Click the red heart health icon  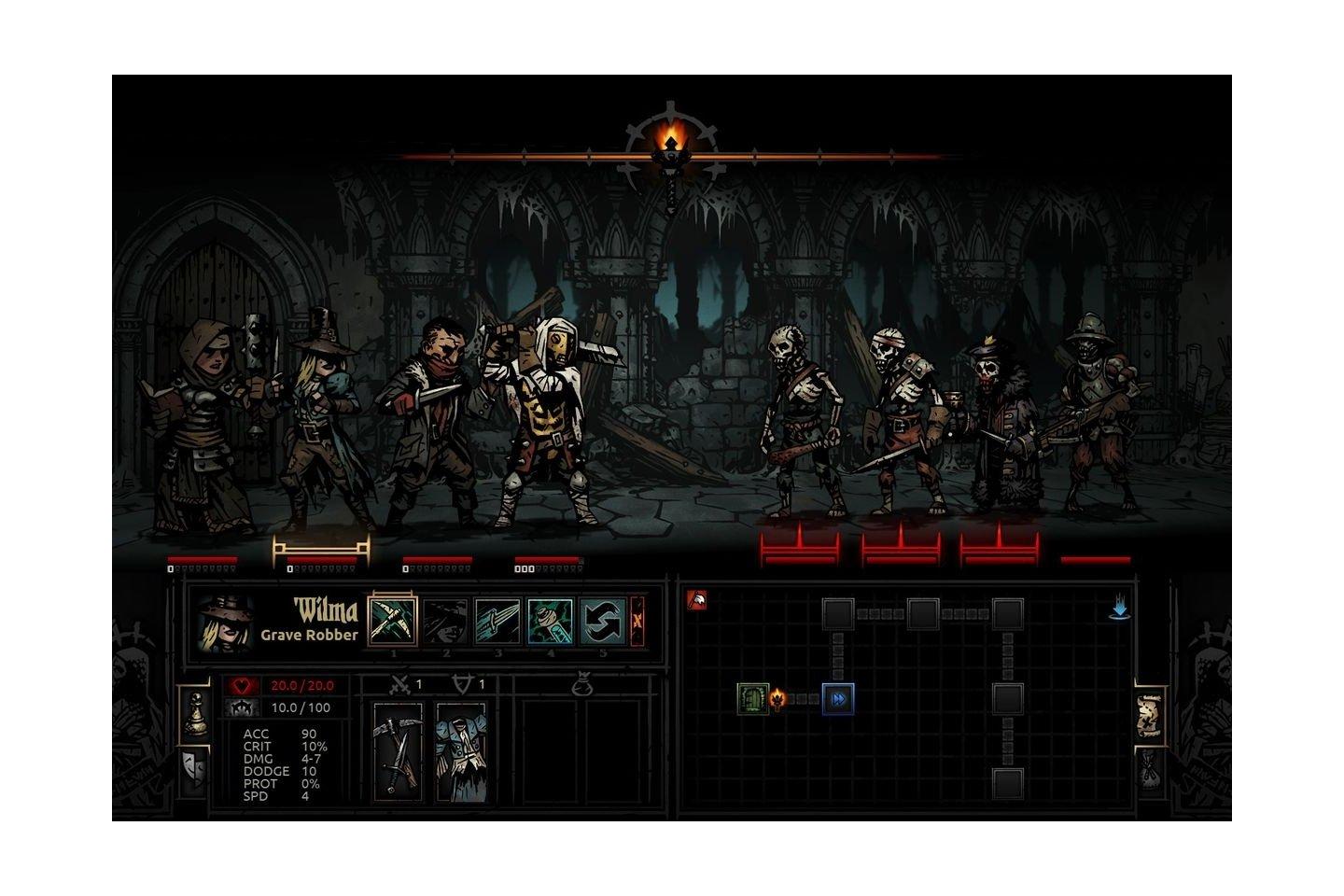click(245, 684)
